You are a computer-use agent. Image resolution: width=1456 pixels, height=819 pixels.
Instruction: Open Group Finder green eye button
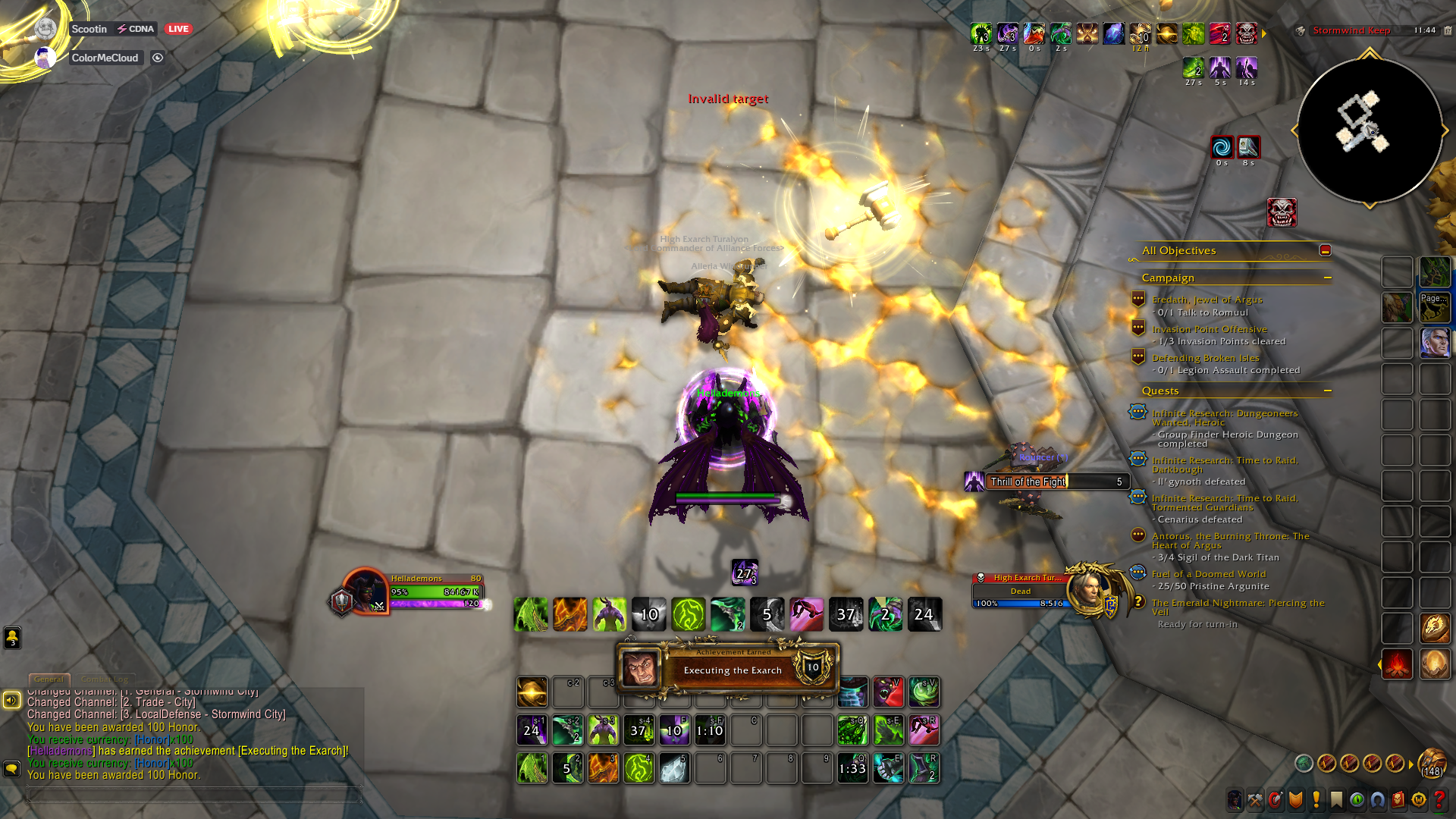(1357, 800)
